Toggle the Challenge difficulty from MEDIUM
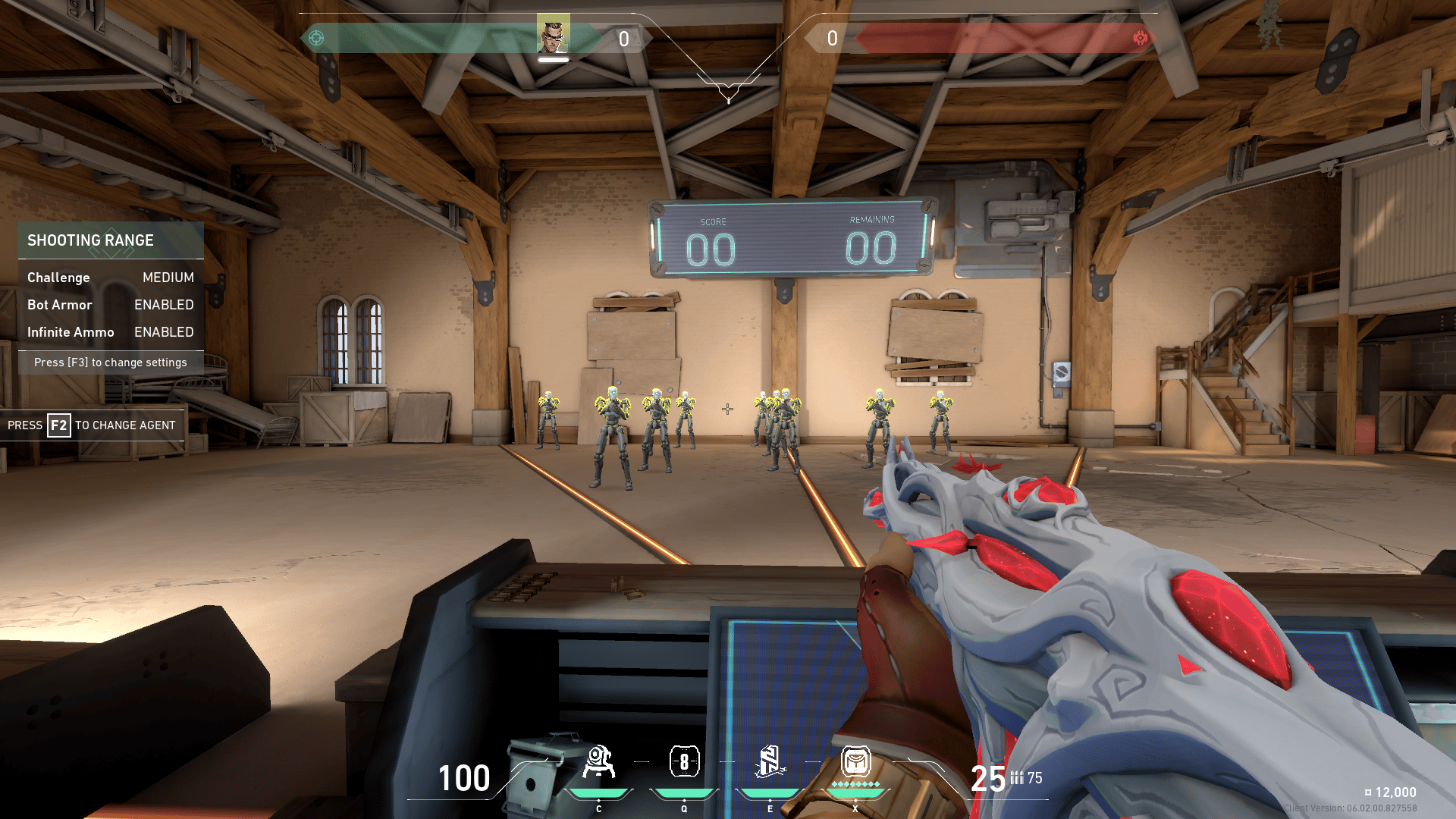Image resolution: width=1456 pixels, height=819 pixels. tap(168, 278)
